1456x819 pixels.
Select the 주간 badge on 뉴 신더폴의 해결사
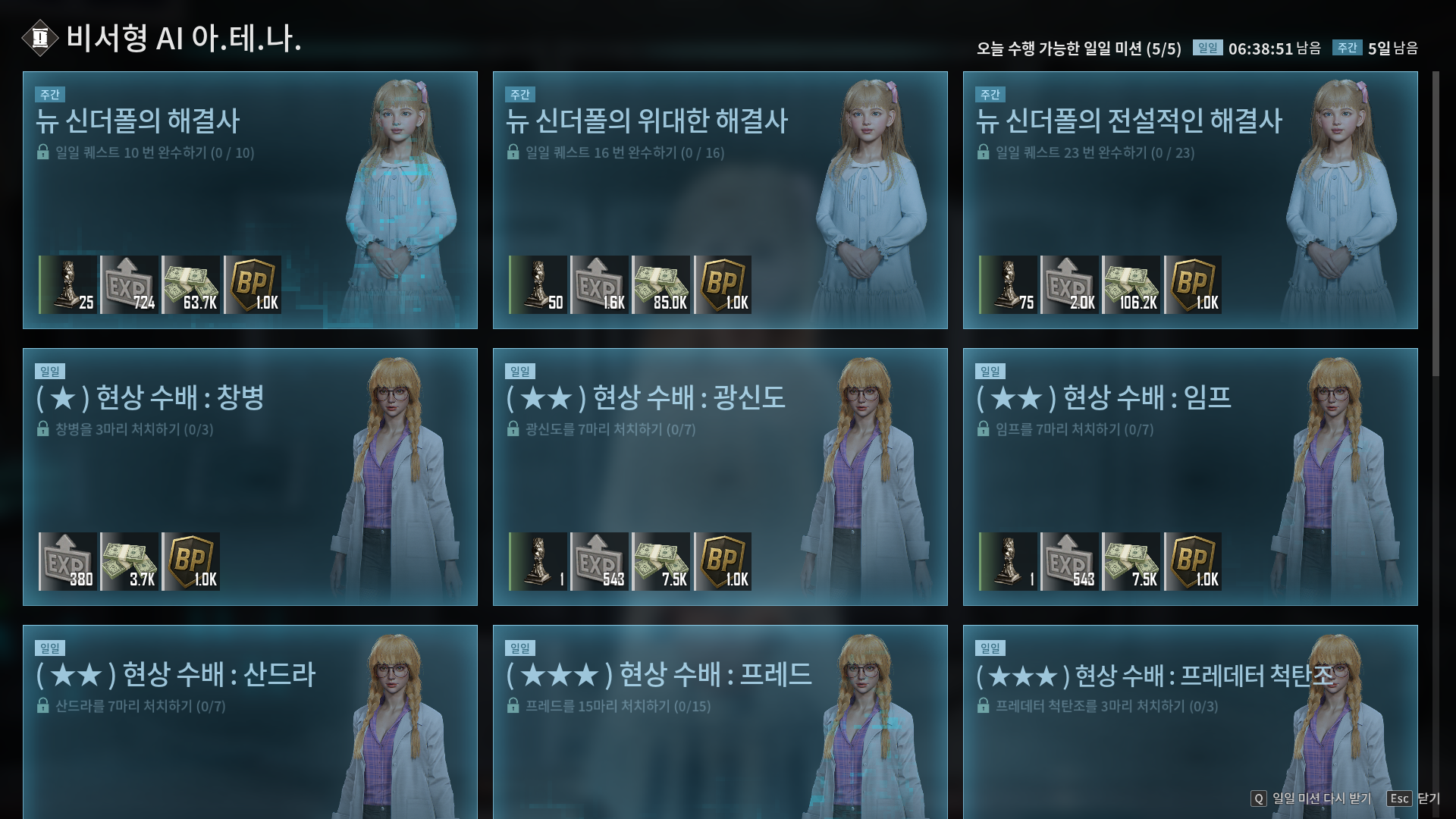50,95
